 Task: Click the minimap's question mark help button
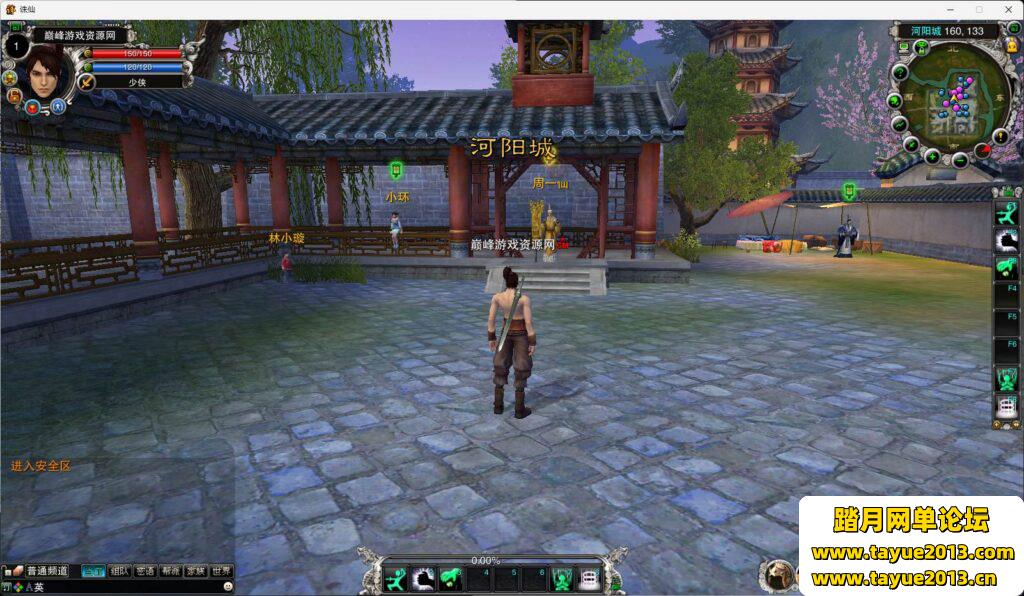900,72
